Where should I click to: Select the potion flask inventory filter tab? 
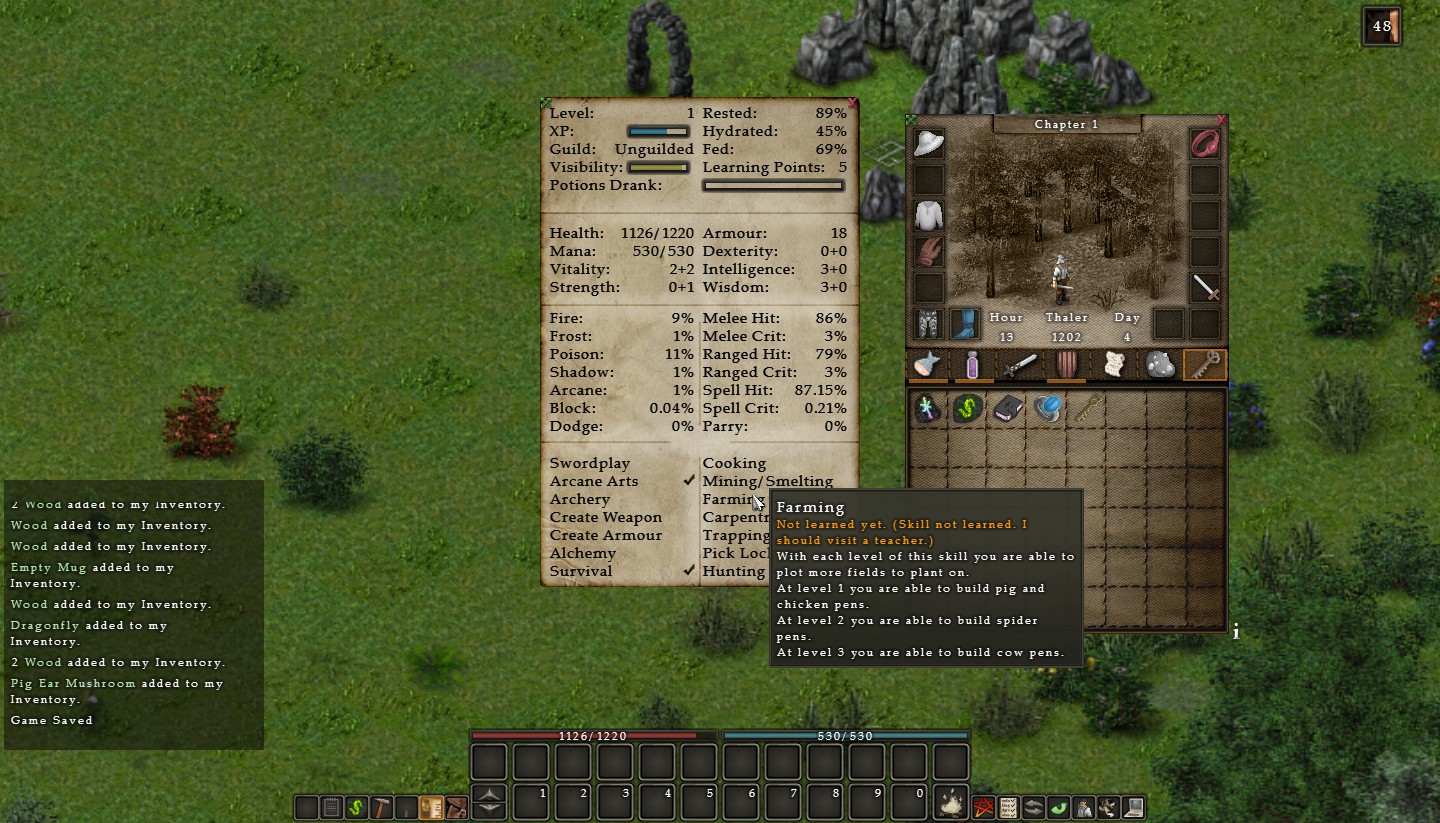click(970, 366)
